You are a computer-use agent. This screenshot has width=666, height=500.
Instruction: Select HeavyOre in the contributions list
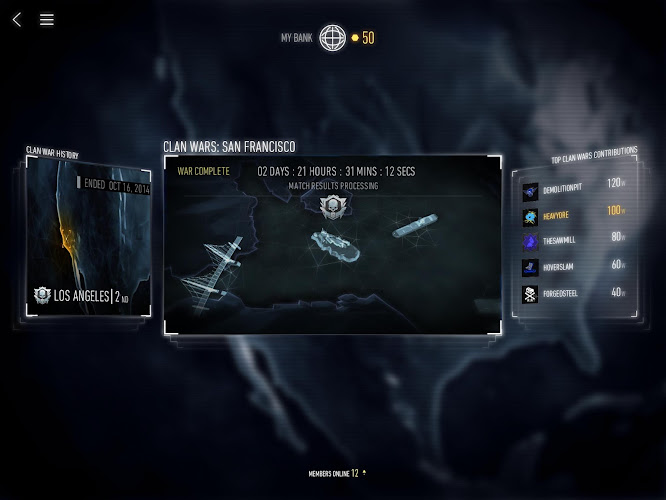573,213
